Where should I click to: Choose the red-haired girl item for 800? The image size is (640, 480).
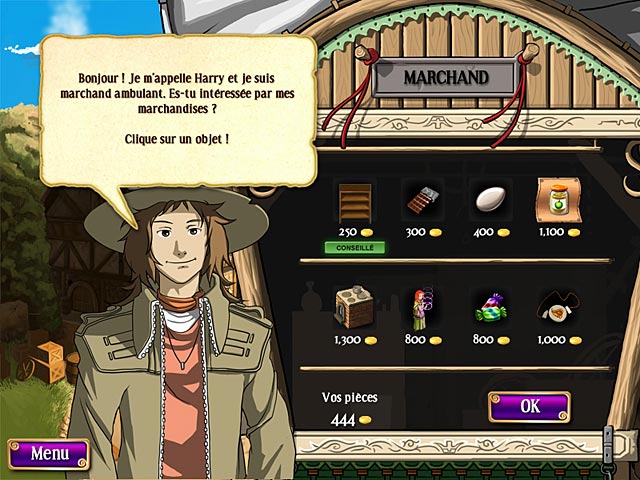421,308
